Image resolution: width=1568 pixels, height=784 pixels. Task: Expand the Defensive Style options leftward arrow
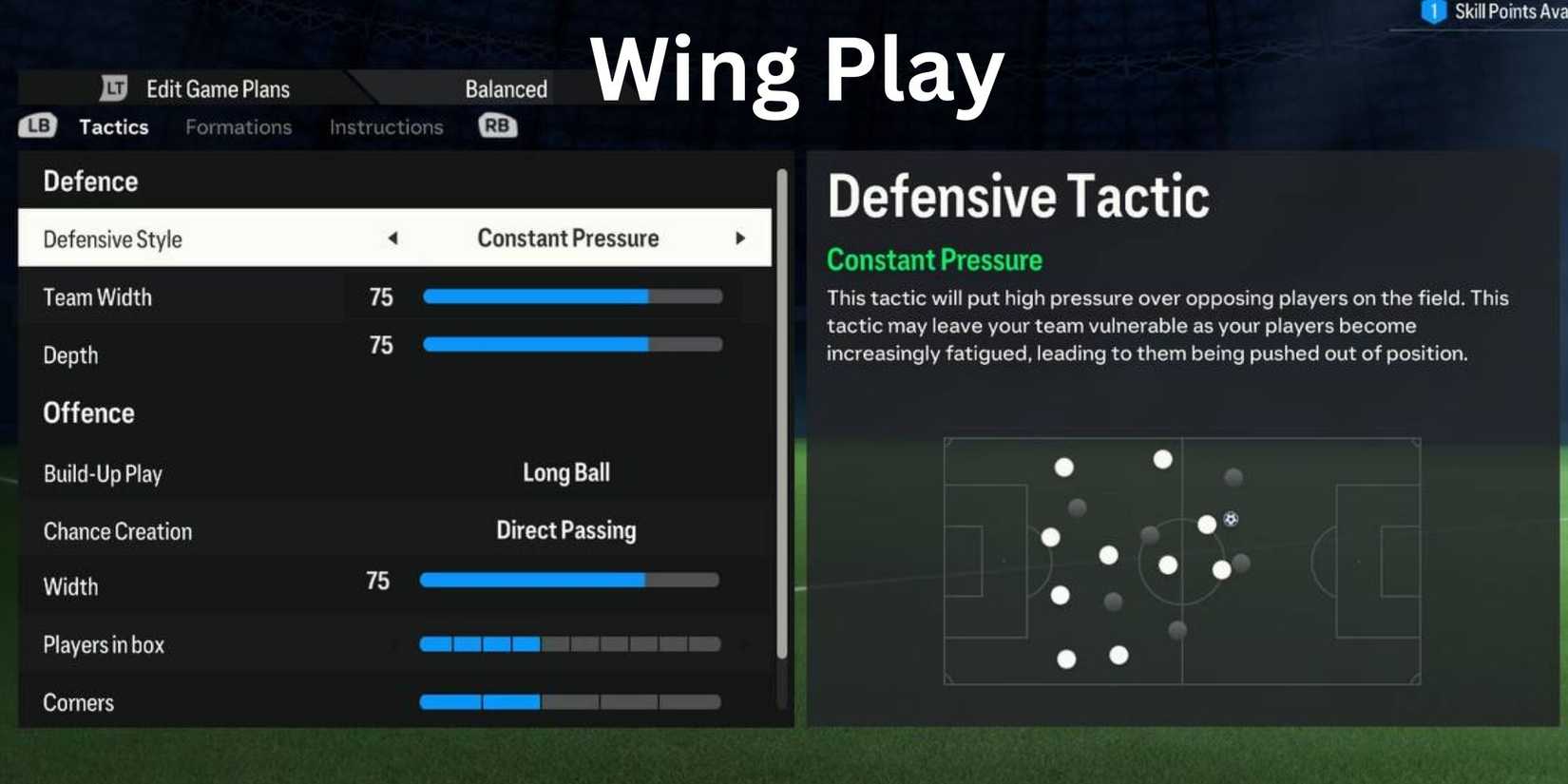(394, 239)
